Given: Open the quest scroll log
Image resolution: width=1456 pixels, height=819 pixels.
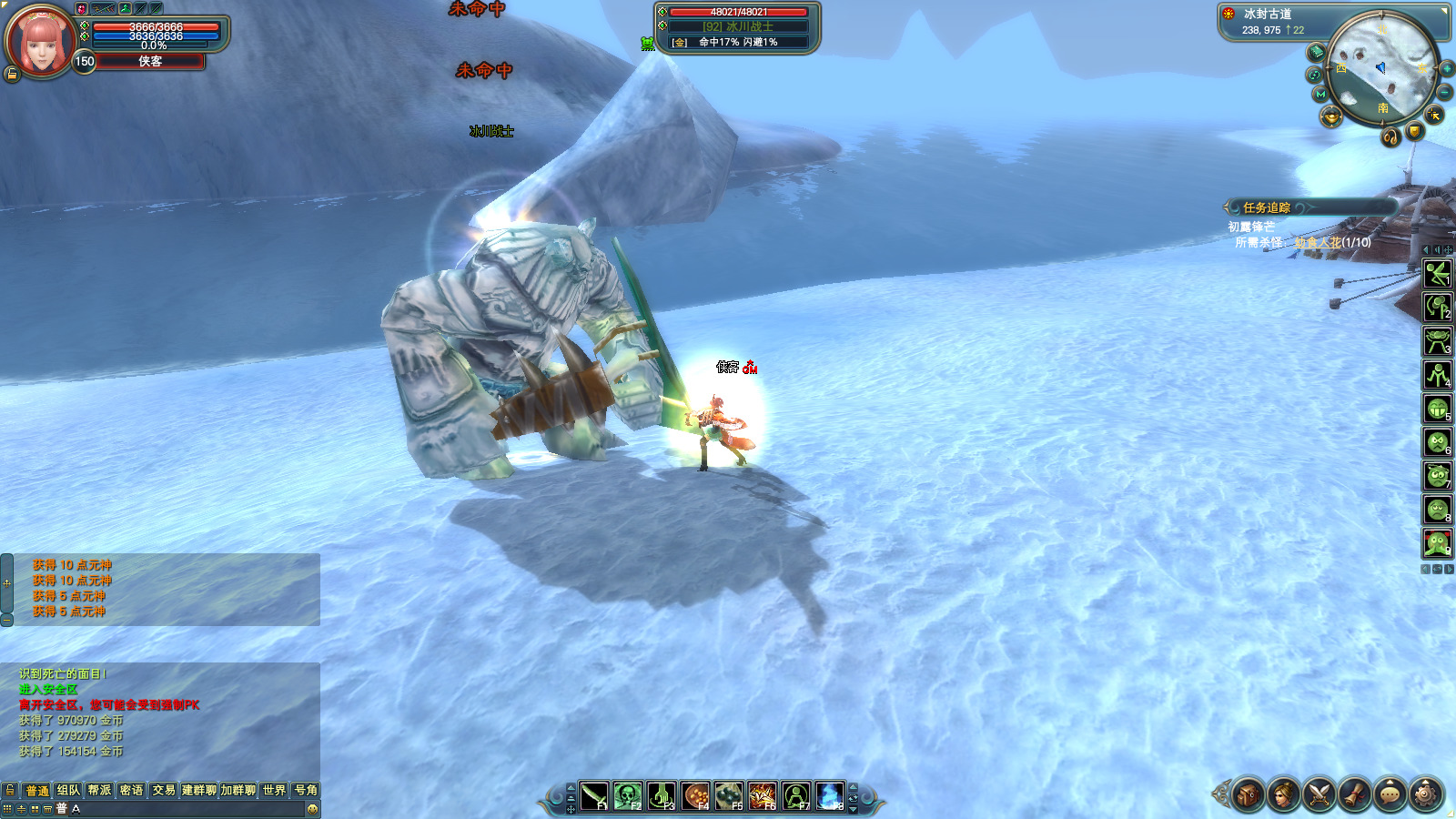Looking at the screenshot, I should click(x=1354, y=794).
